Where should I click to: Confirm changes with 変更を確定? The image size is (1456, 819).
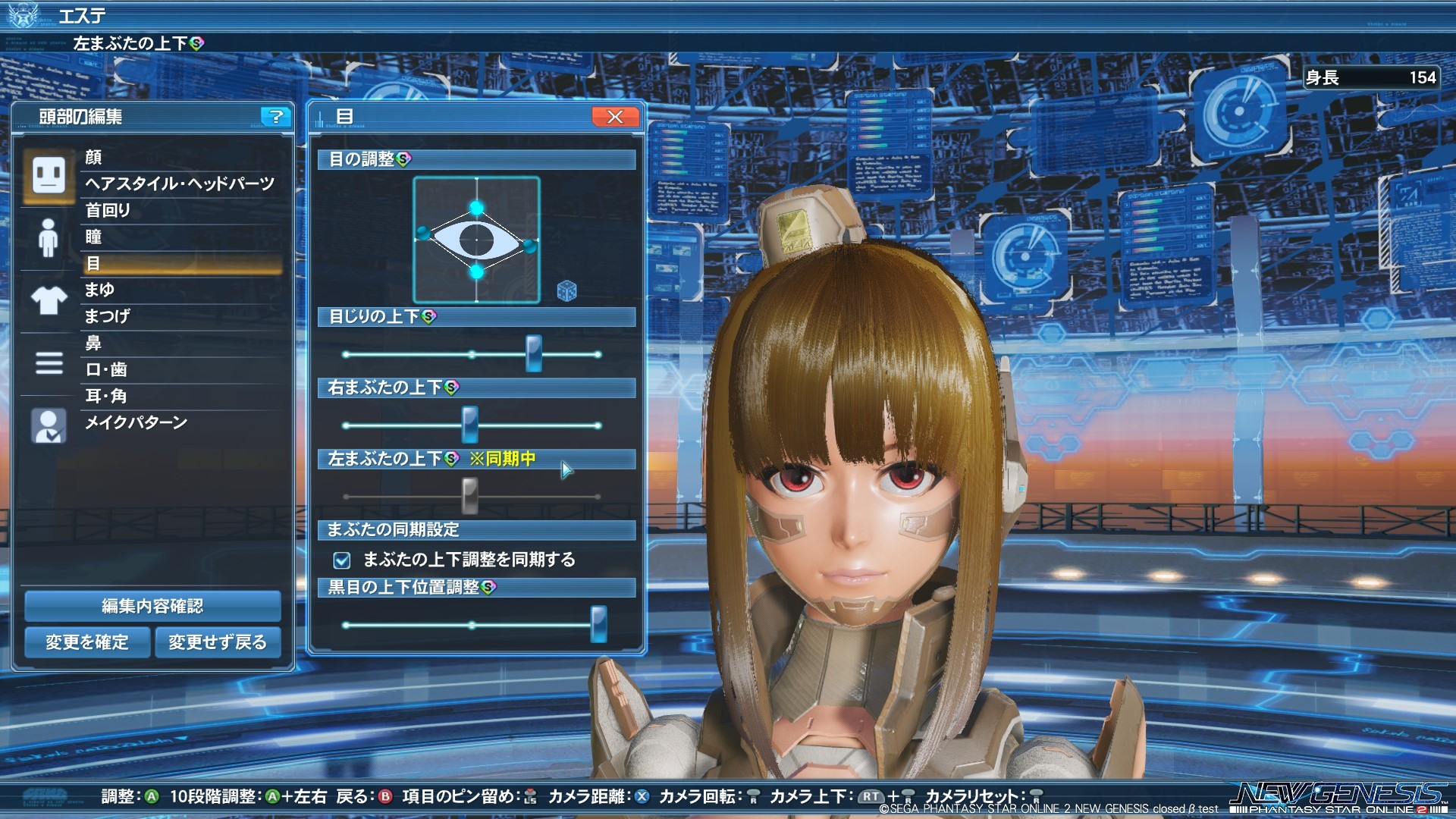click(86, 642)
